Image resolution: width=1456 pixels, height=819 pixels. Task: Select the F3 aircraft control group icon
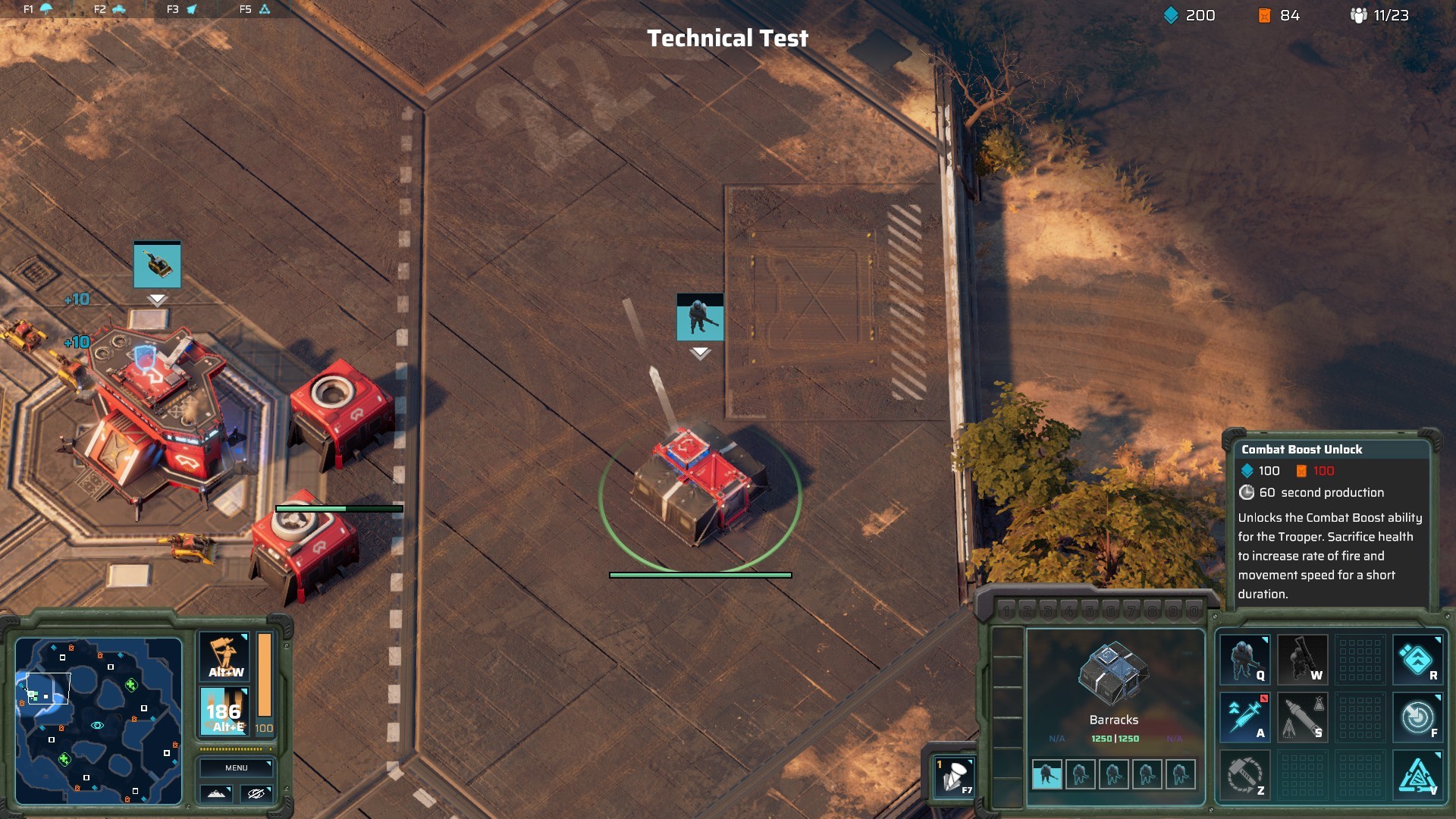[x=191, y=10]
